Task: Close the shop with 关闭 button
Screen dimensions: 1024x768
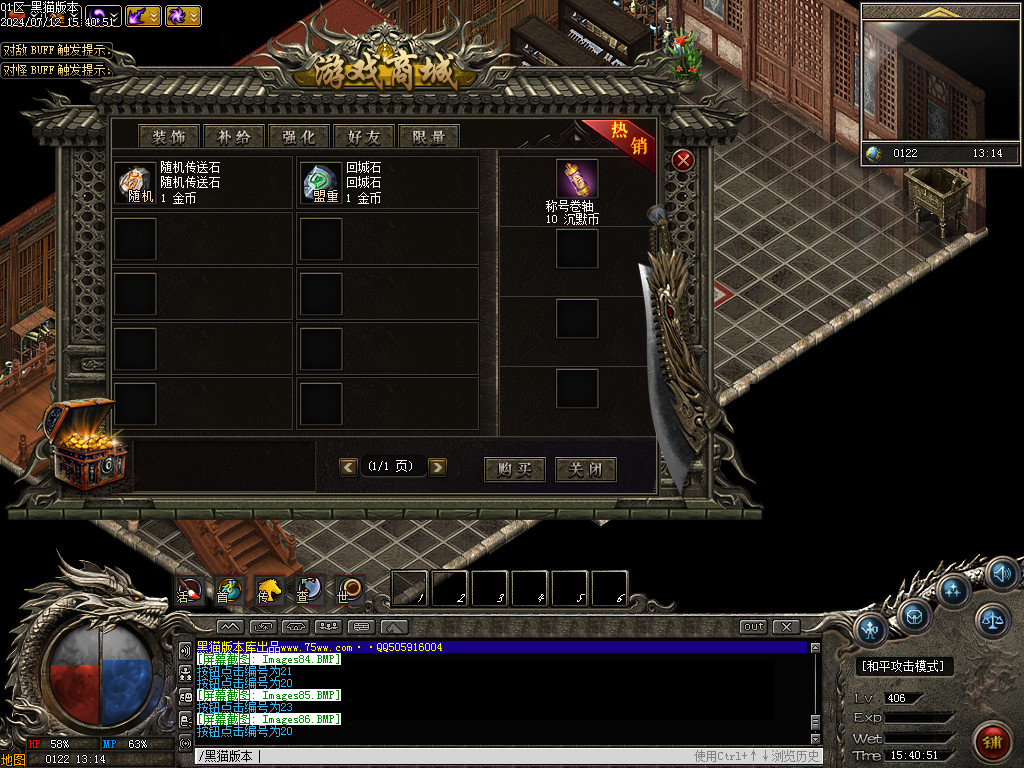Action: pyautogui.click(x=586, y=469)
